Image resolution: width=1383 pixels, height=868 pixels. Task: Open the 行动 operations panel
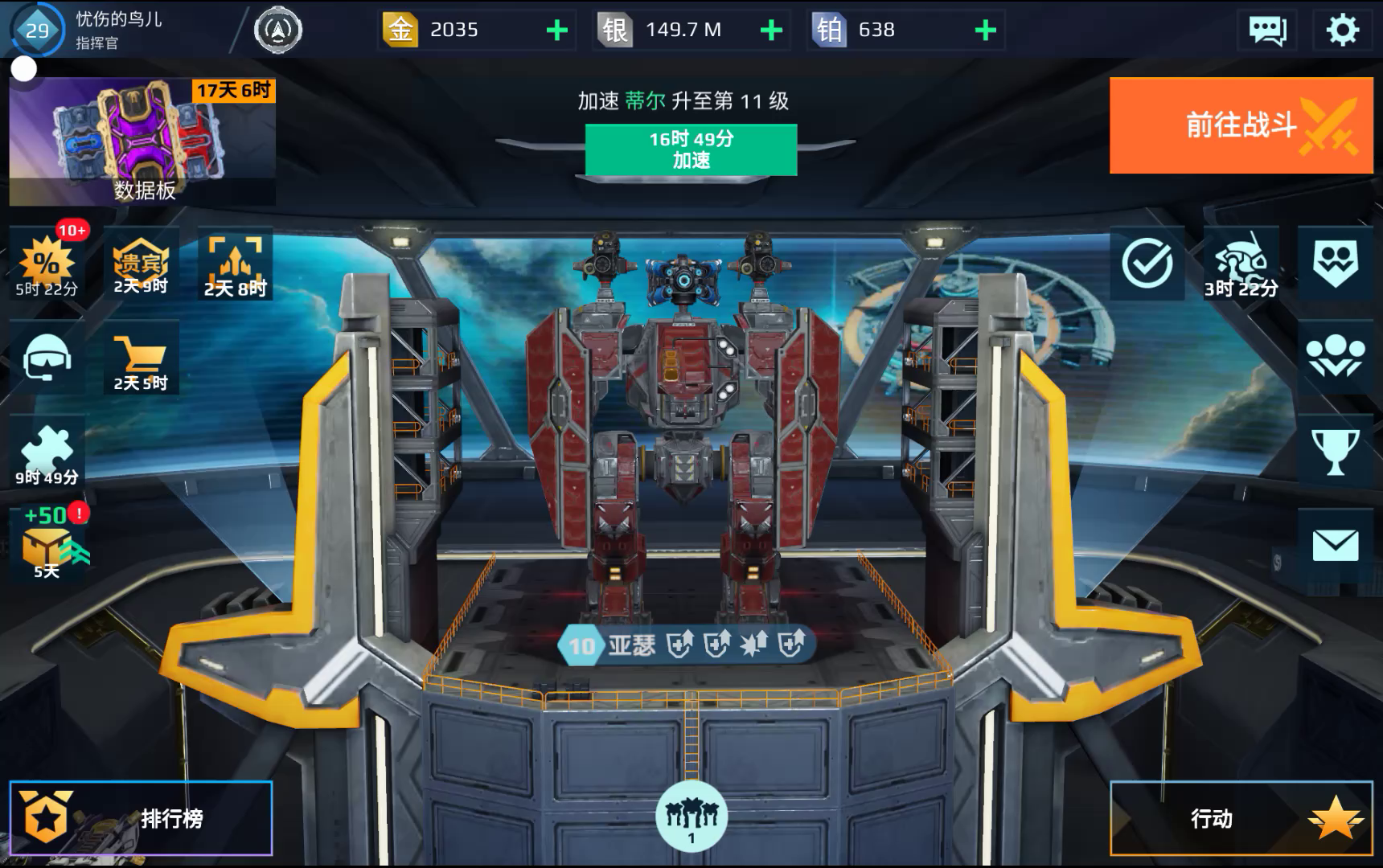click(x=1241, y=818)
